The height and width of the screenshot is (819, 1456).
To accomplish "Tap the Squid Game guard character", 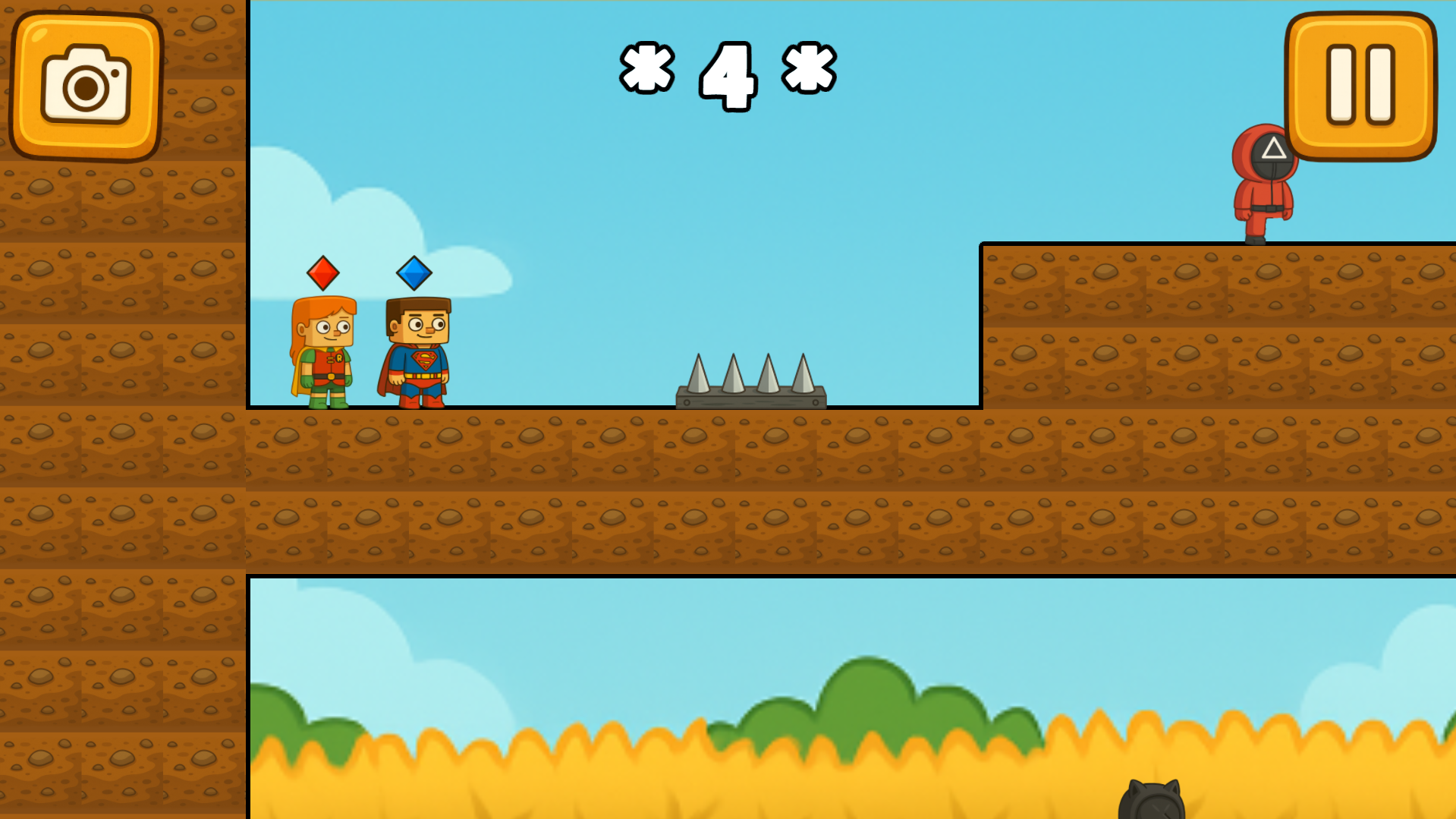I will [x=1264, y=190].
